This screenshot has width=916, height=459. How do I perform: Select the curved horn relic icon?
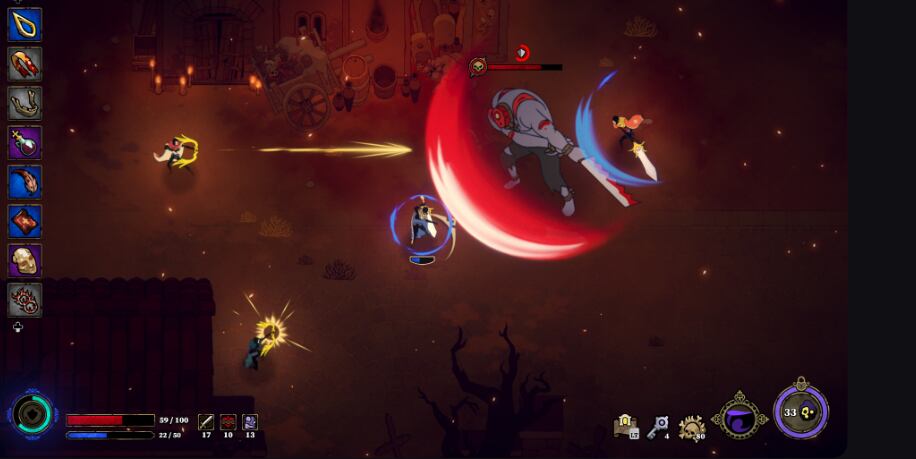[x=25, y=181]
